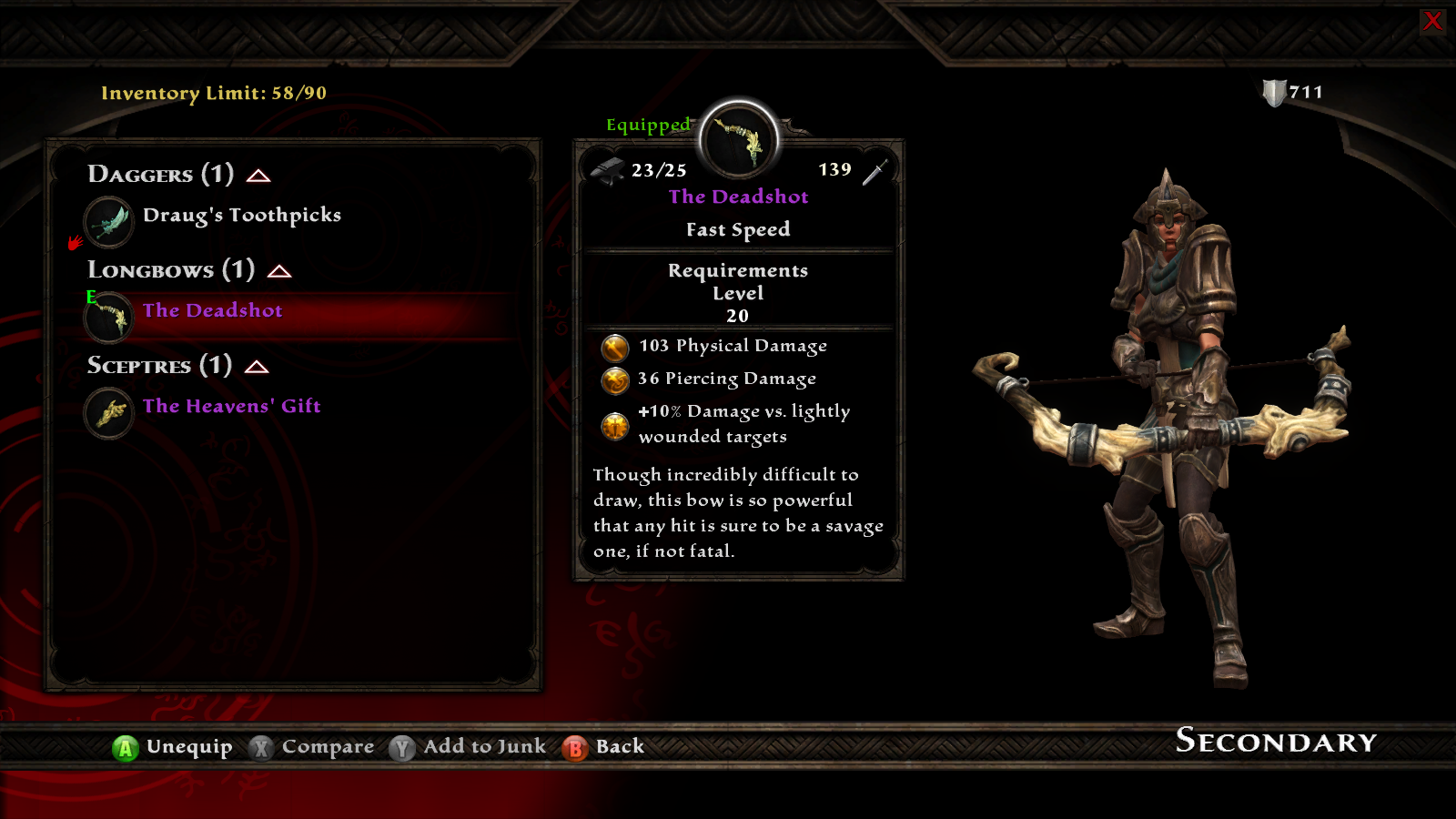Open the Compare option

[x=312, y=747]
